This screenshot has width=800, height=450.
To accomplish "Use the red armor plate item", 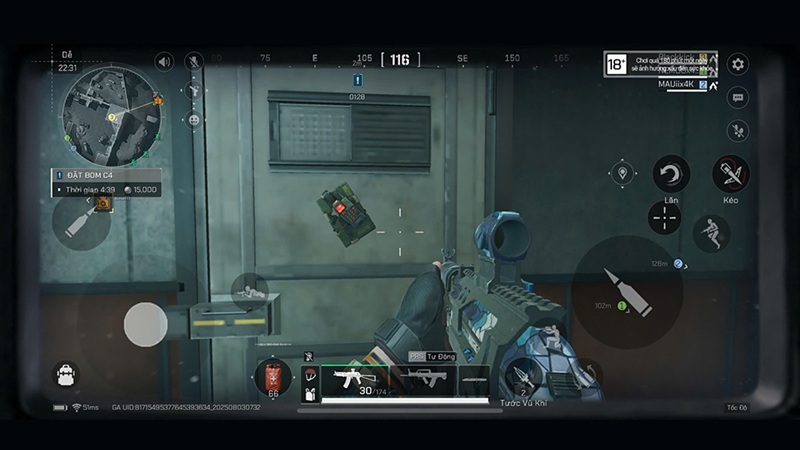I will pyautogui.click(x=273, y=378).
